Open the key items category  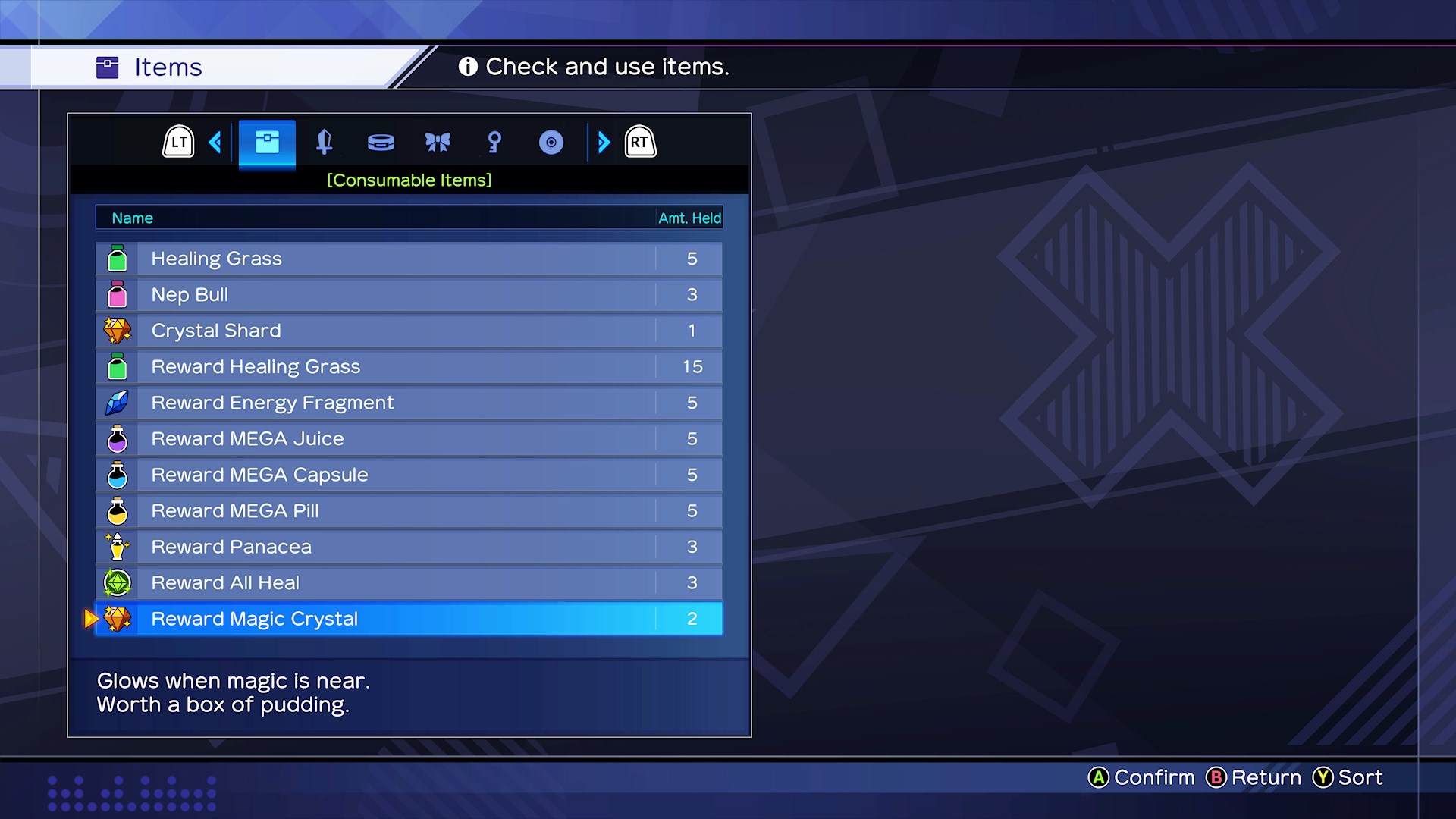(x=494, y=142)
